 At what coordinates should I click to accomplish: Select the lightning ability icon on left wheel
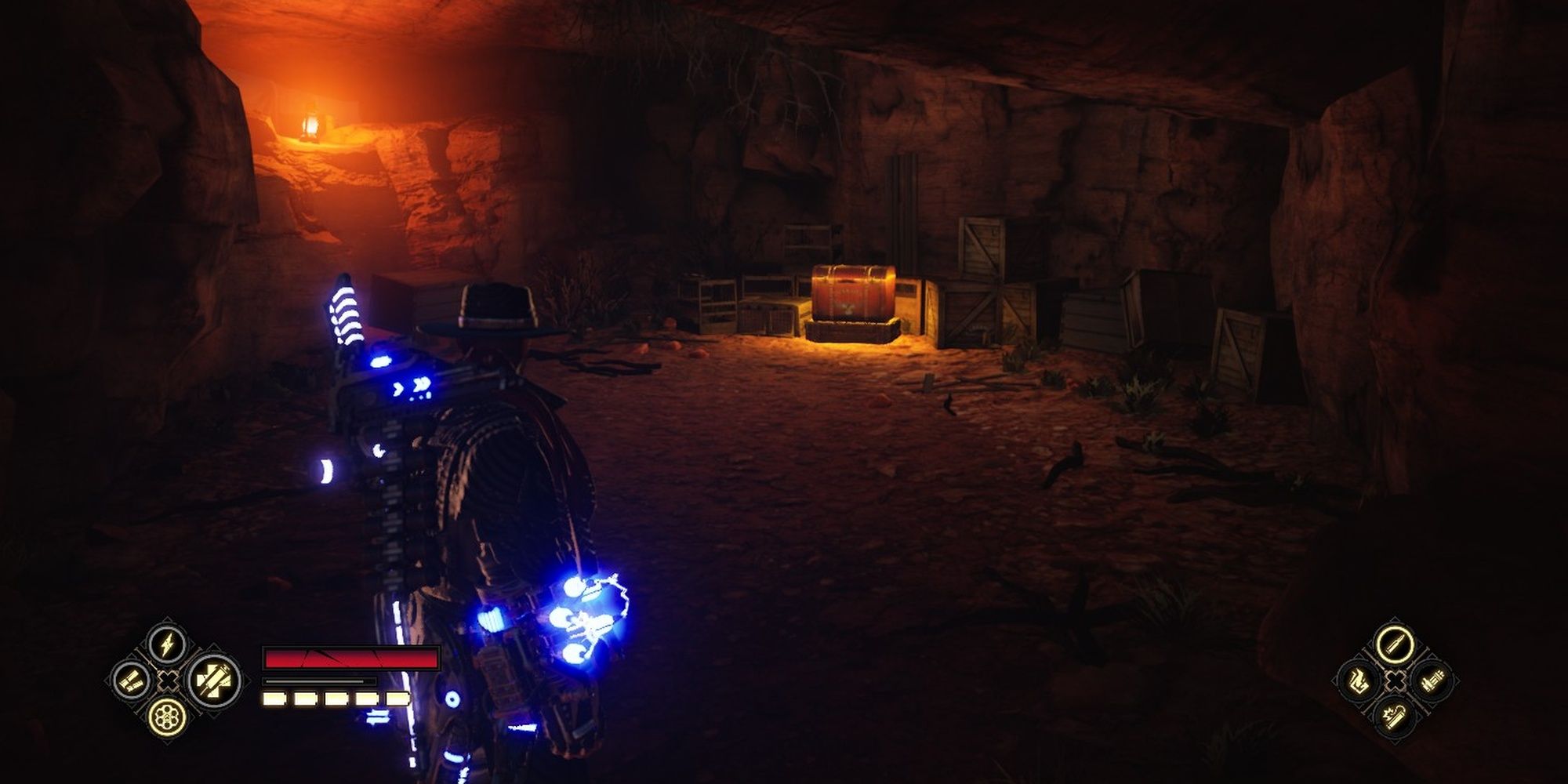pyautogui.click(x=166, y=645)
